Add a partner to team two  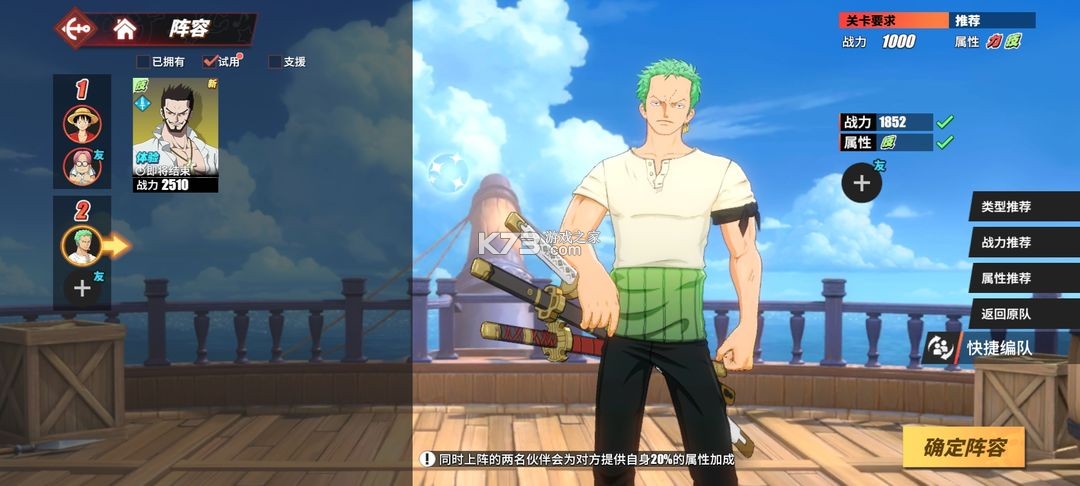pyautogui.click(x=82, y=288)
